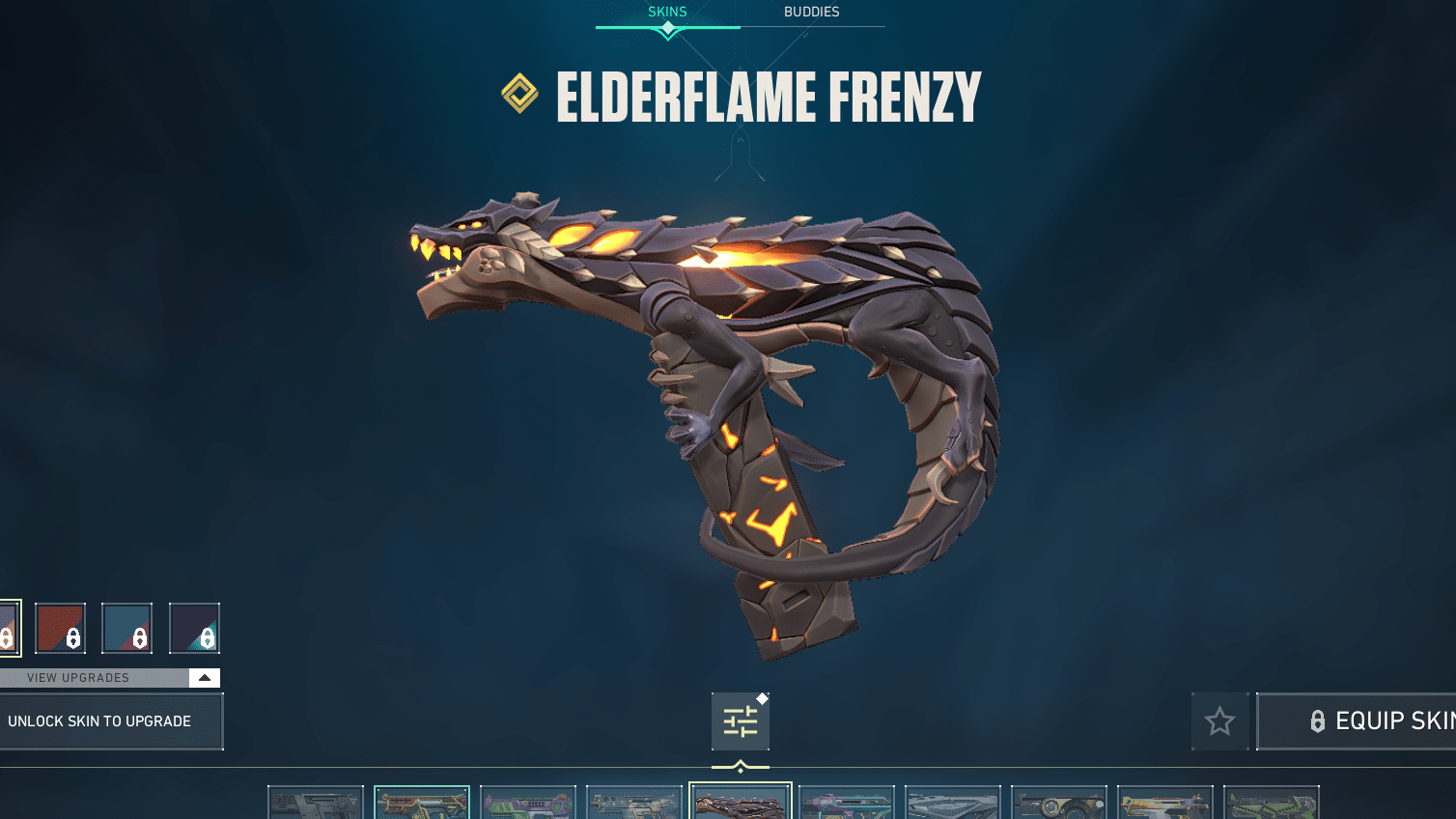
Task: Select the red variant color swatch
Action: click(x=60, y=628)
